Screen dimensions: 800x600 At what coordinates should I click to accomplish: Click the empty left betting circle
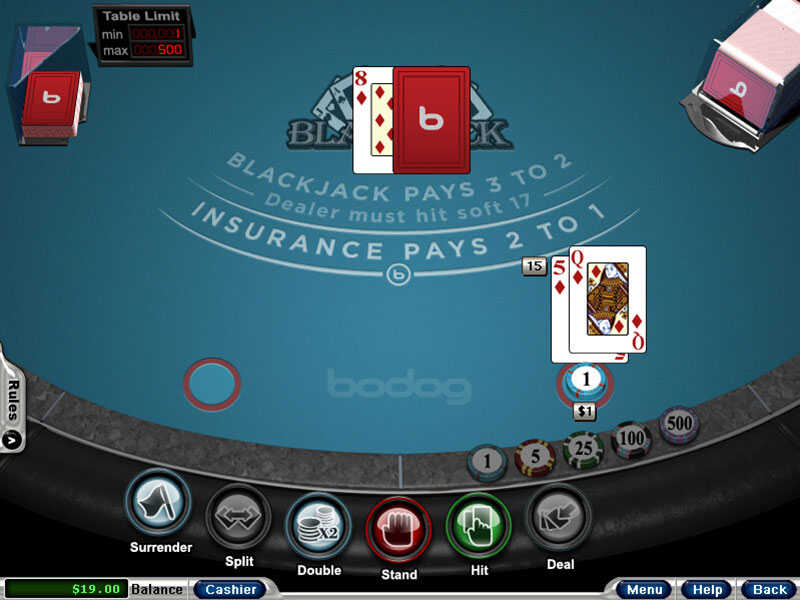click(212, 383)
